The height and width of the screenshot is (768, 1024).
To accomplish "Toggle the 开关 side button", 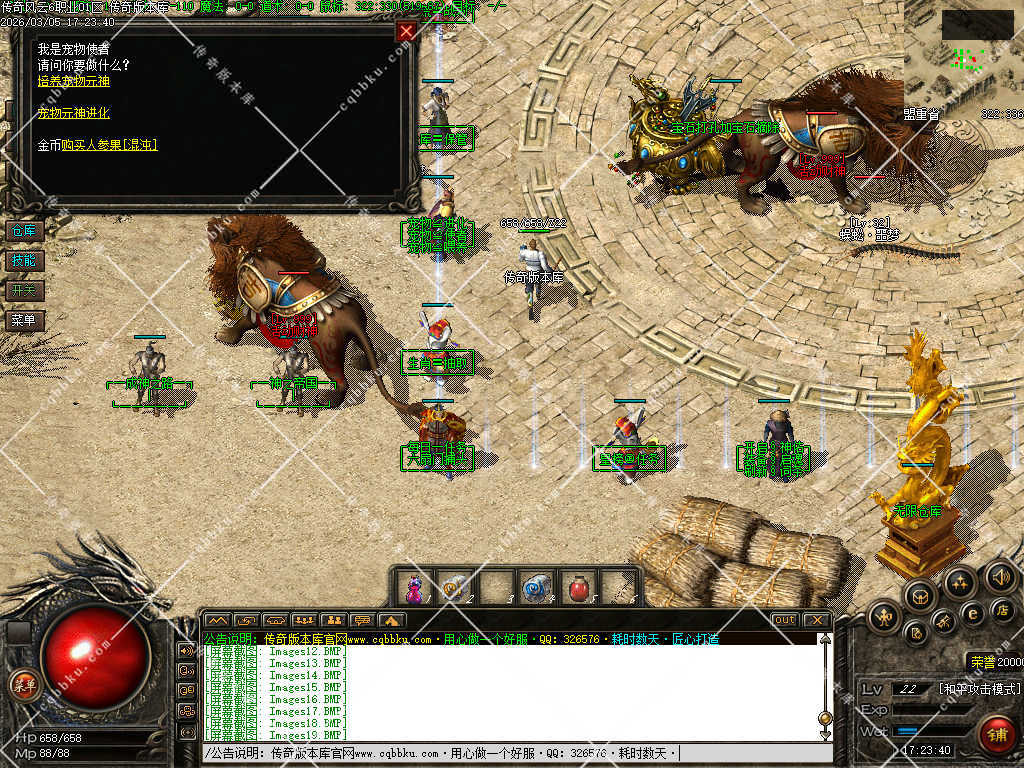I will (x=23, y=291).
